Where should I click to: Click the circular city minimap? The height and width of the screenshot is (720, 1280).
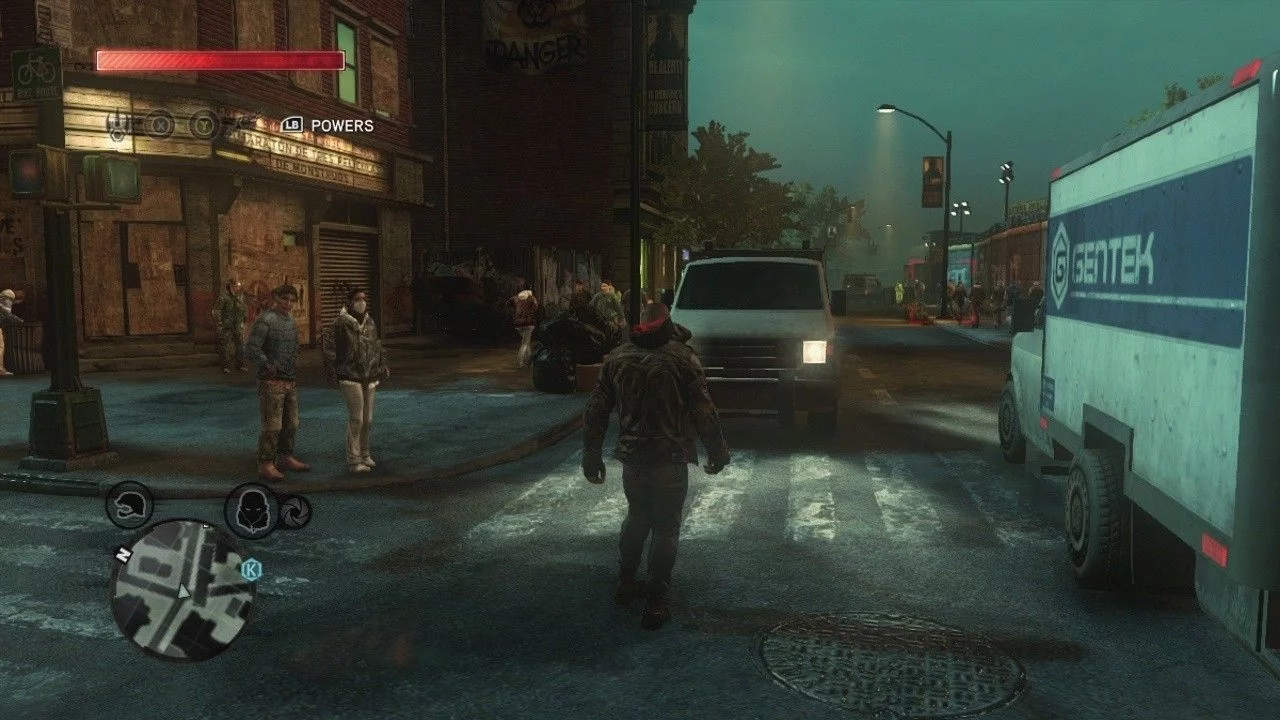(x=182, y=591)
